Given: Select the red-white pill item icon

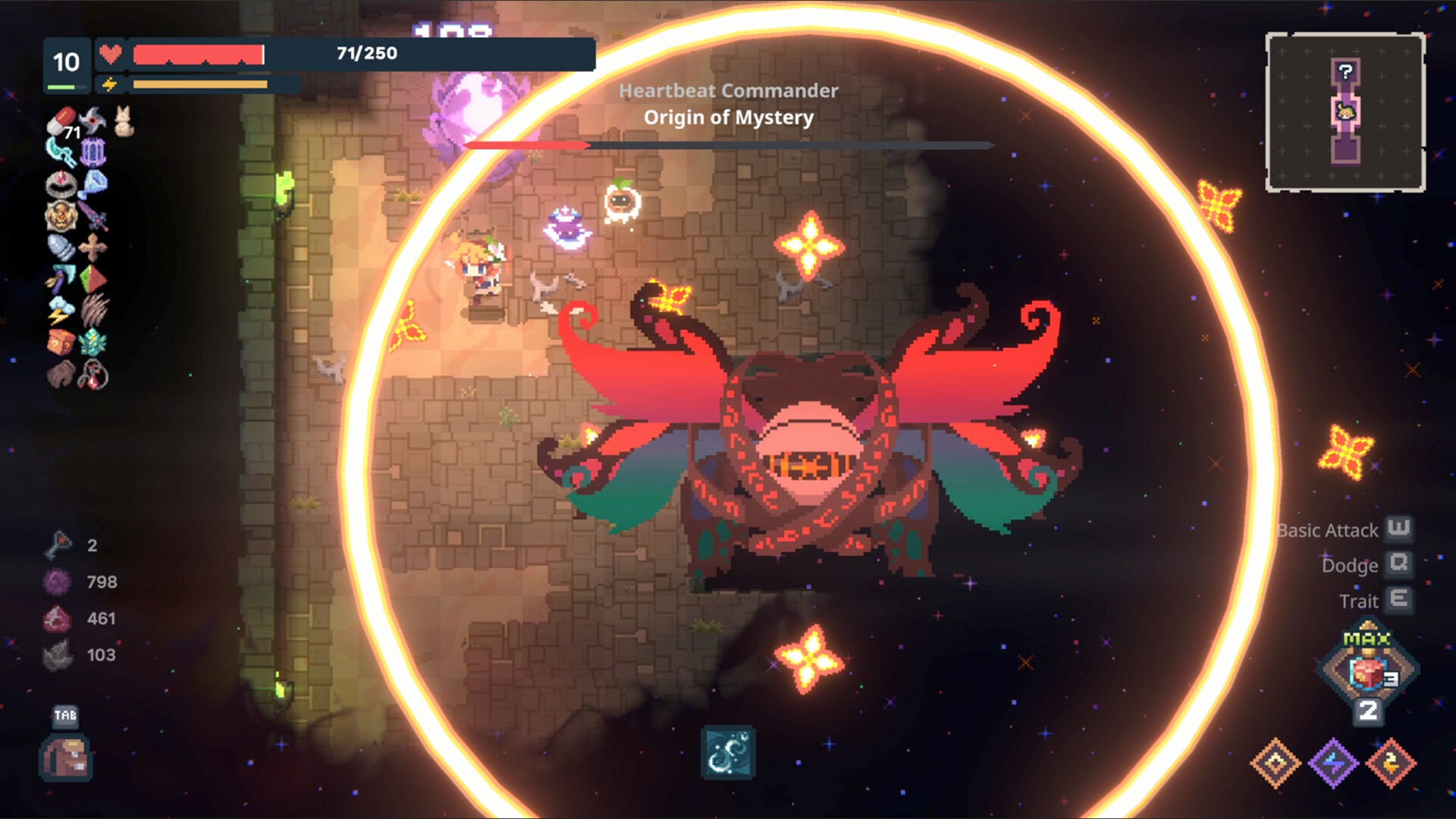Looking at the screenshot, I should 61,121.
